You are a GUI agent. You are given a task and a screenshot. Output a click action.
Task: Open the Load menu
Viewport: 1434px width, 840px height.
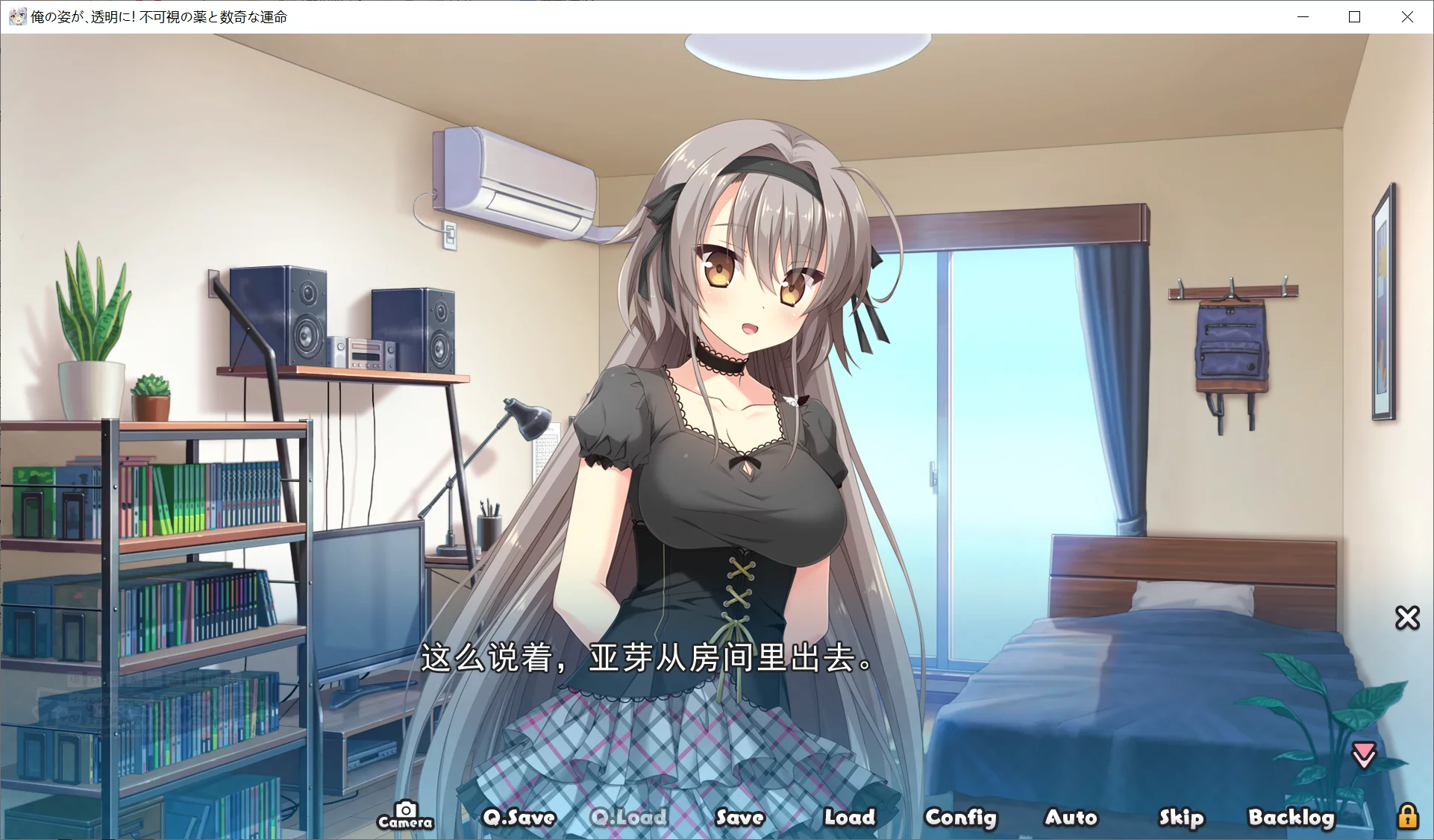pos(849,818)
